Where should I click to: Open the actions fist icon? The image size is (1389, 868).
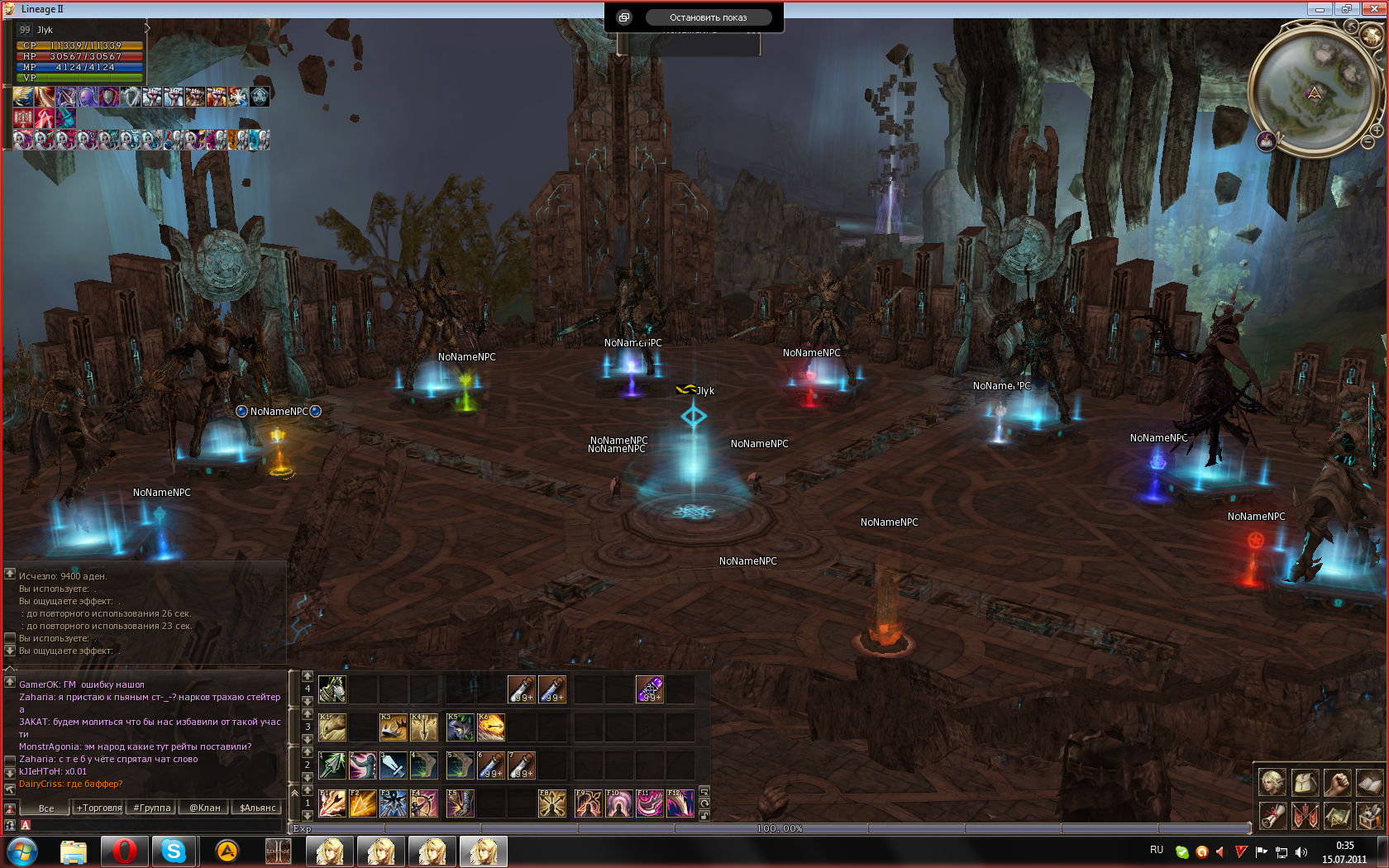[1337, 781]
